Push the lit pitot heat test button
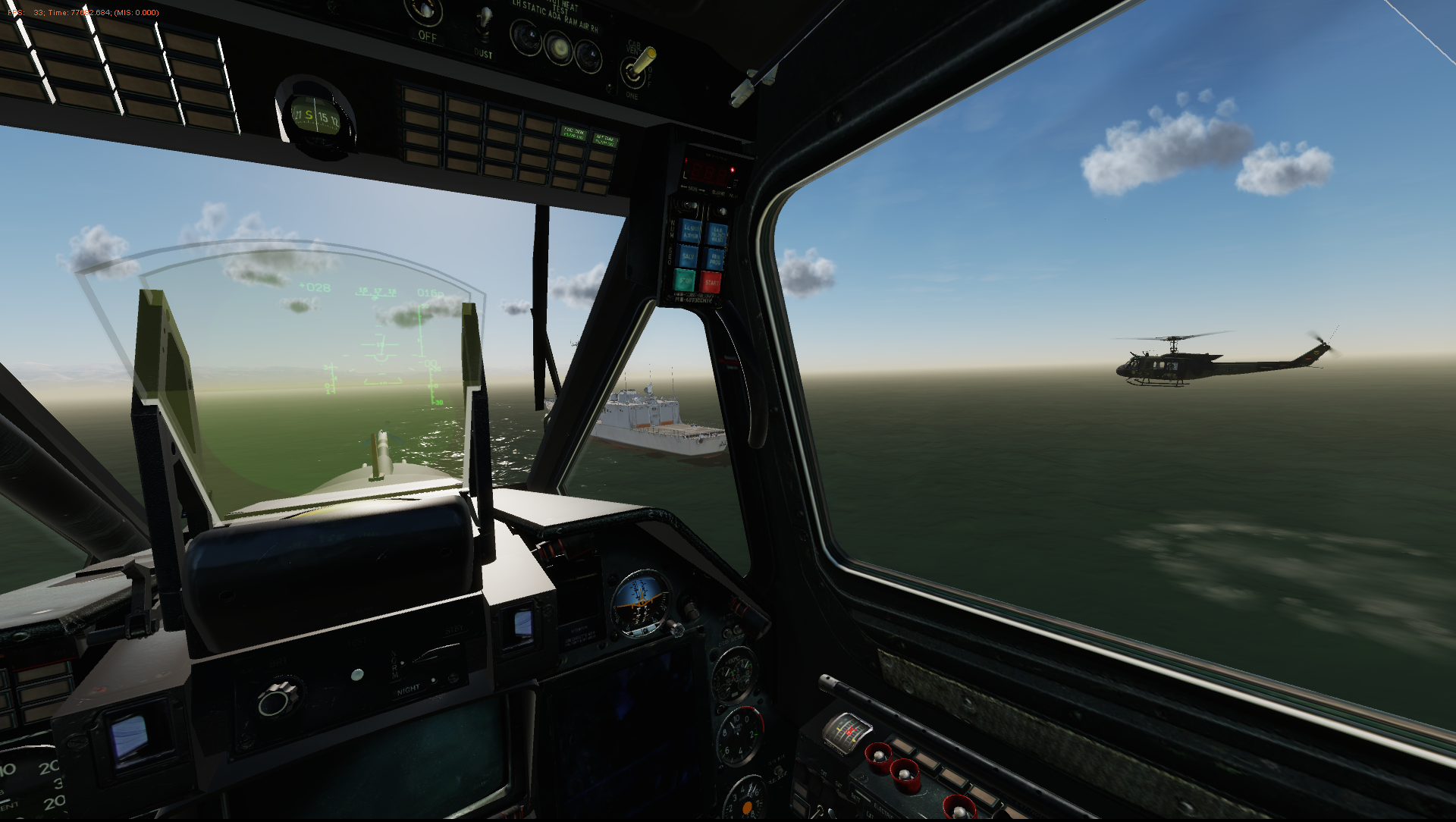This screenshot has height=822, width=1456. [x=559, y=49]
